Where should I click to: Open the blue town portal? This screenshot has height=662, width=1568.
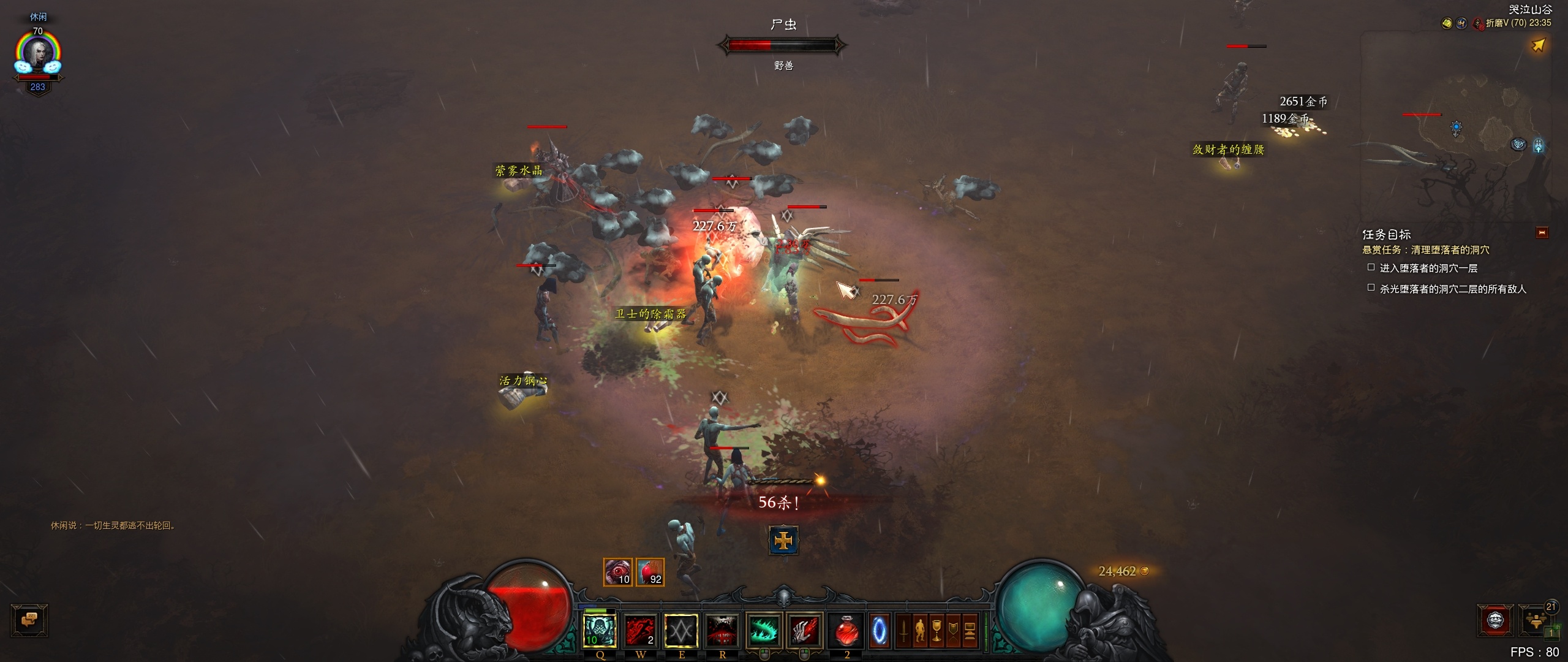[x=879, y=630]
